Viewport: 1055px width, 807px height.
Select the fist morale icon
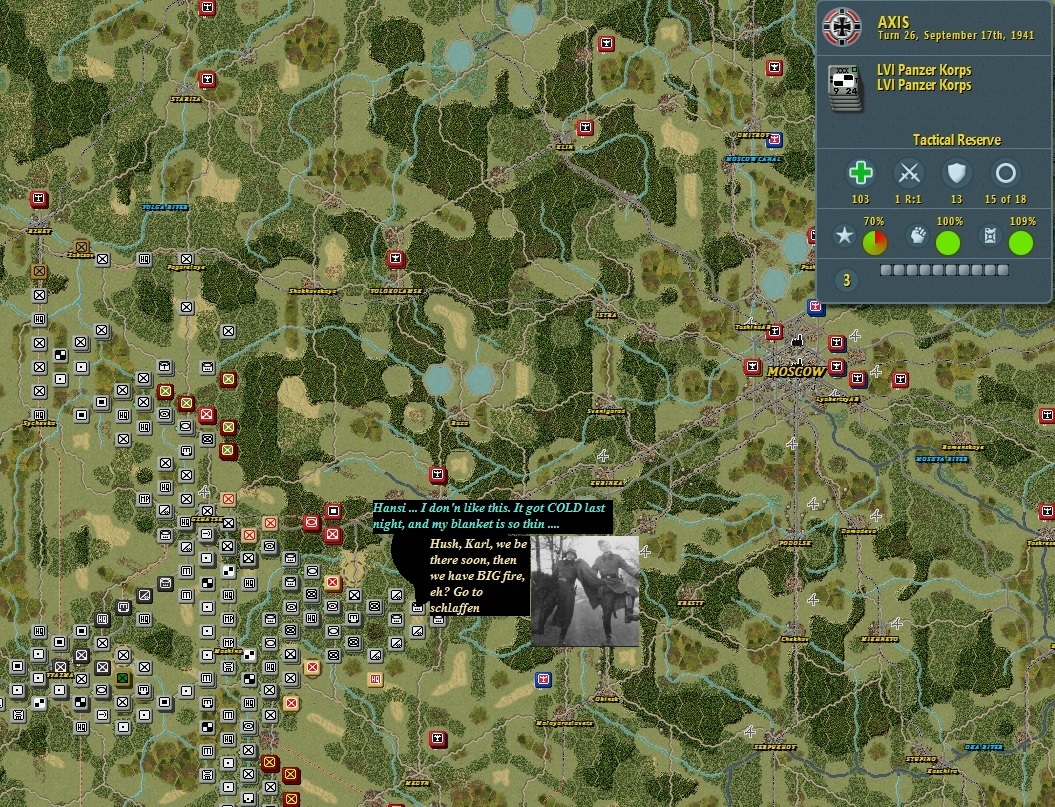pyautogui.click(x=919, y=237)
